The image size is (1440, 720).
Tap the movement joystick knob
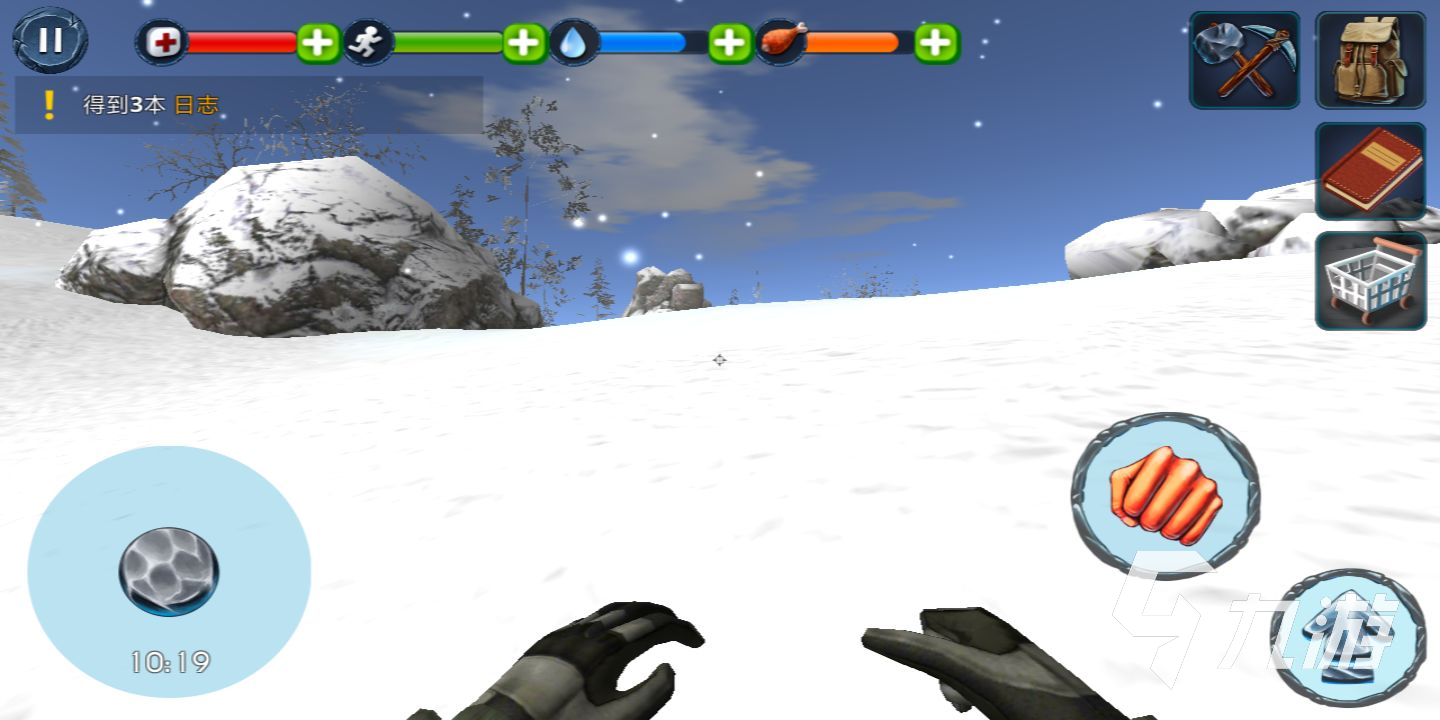click(x=169, y=571)
